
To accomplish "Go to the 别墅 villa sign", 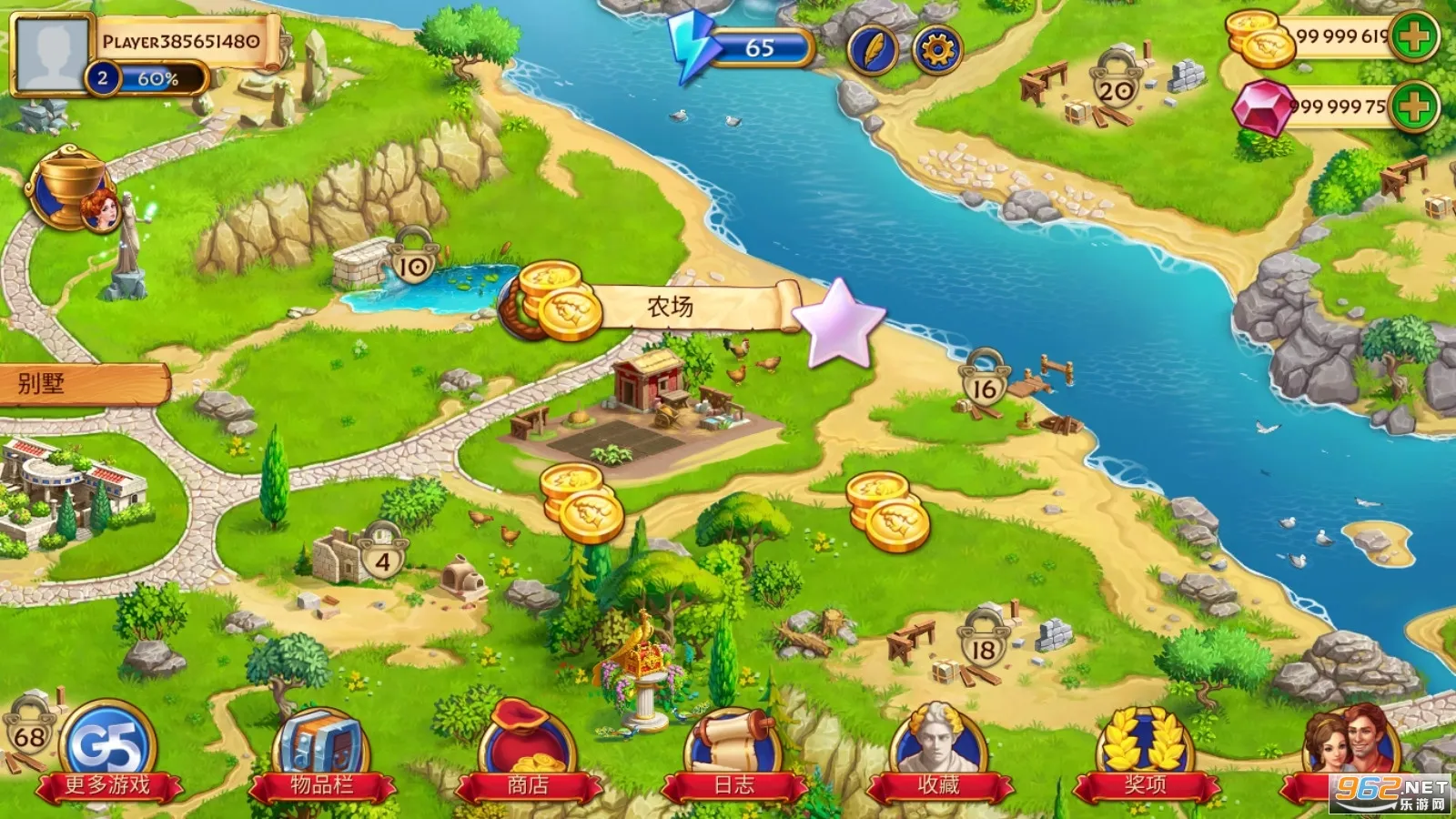I will coord(82,384).
